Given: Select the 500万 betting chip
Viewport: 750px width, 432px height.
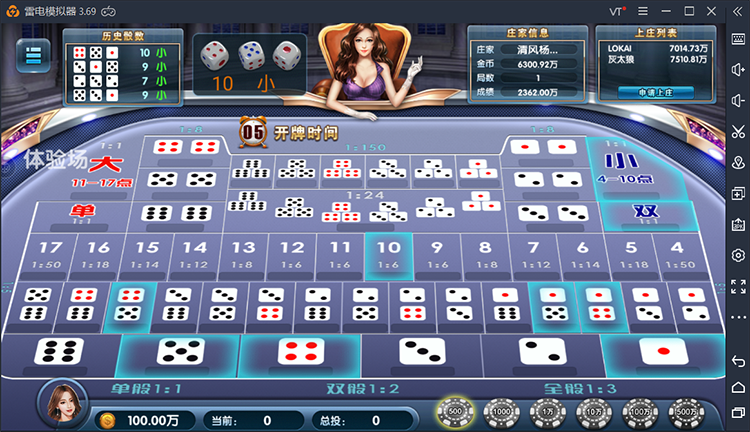Looking at the screenshot, I should point(686,411).
